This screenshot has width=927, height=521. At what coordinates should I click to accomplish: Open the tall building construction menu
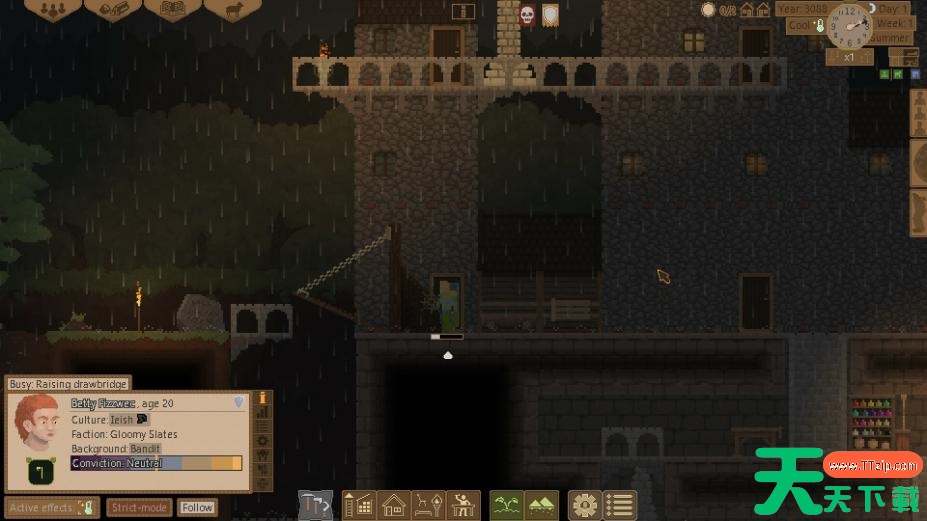tap(359, 504)
